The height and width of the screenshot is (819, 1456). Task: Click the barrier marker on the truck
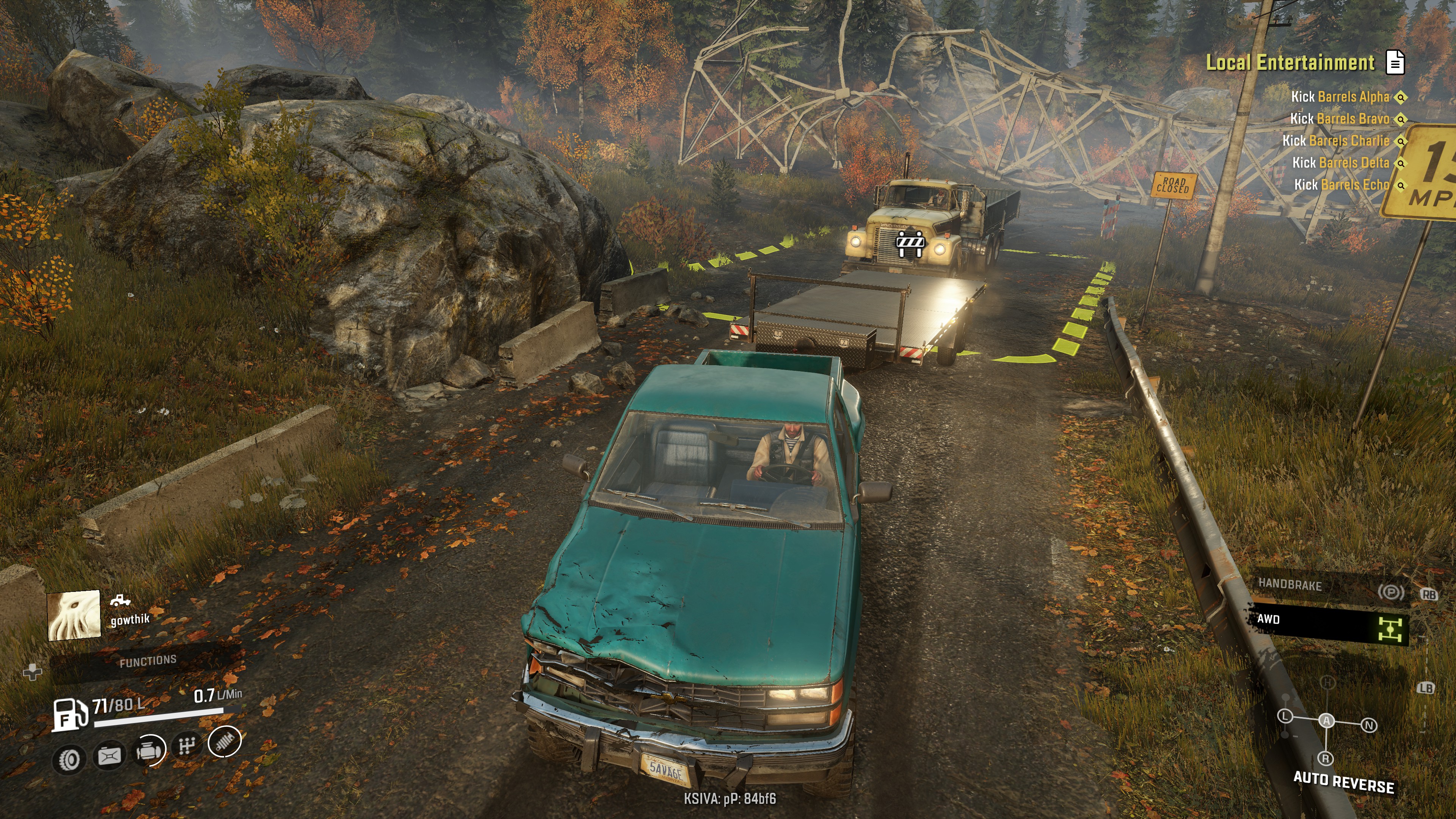coord(910,243)
